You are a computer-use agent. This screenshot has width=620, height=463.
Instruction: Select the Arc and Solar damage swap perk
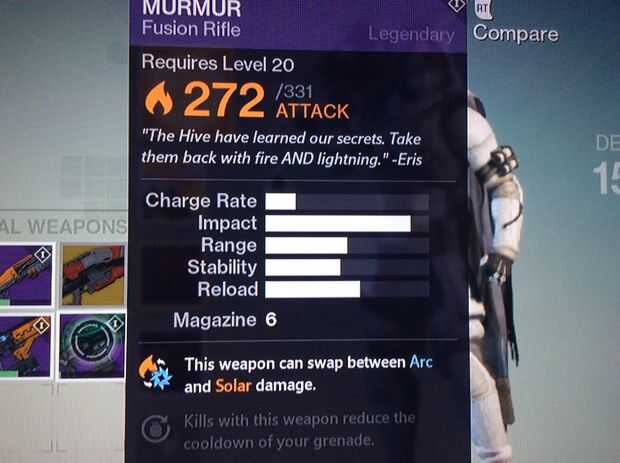tap(155, 371)
